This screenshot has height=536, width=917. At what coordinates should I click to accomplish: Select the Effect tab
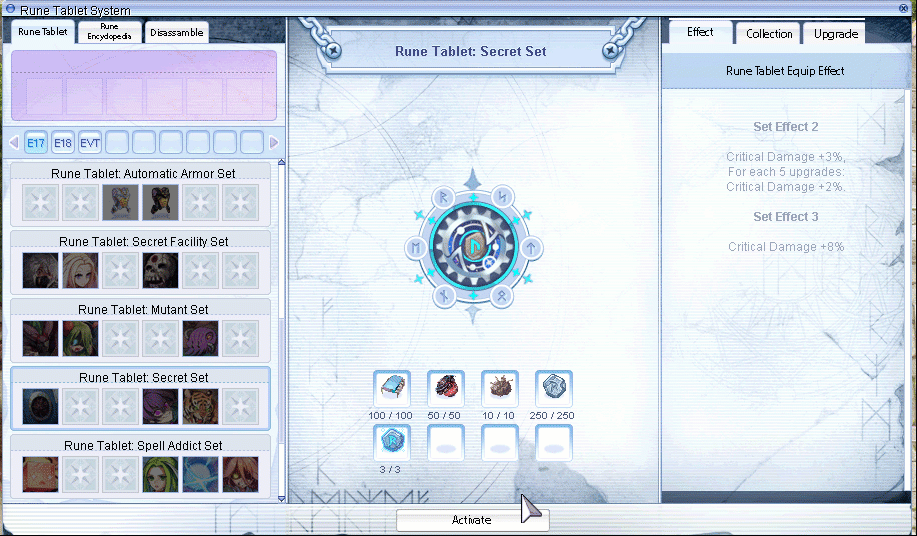(x=700, y=32)
